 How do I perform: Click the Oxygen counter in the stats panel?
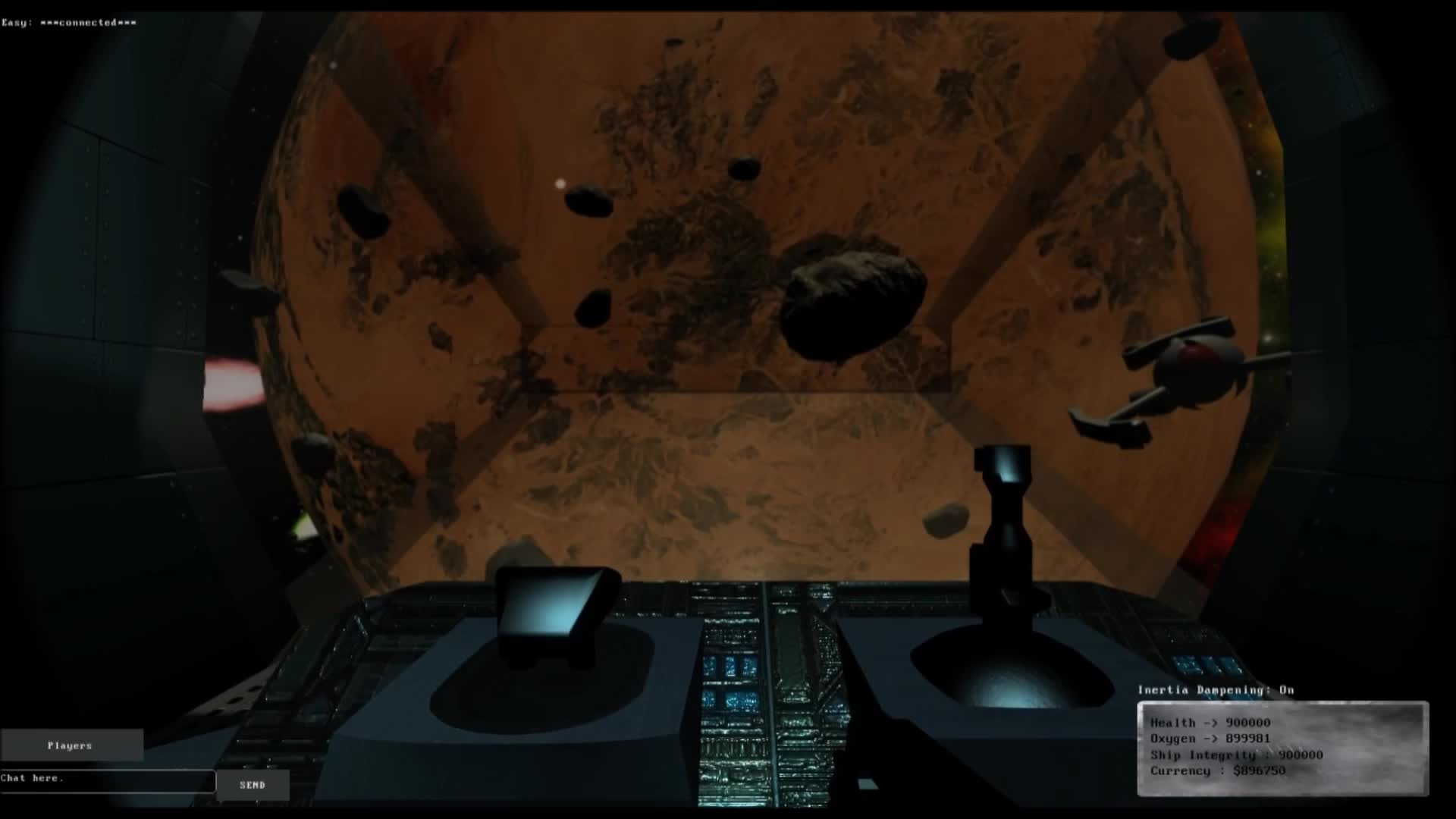coord(1211,738)
